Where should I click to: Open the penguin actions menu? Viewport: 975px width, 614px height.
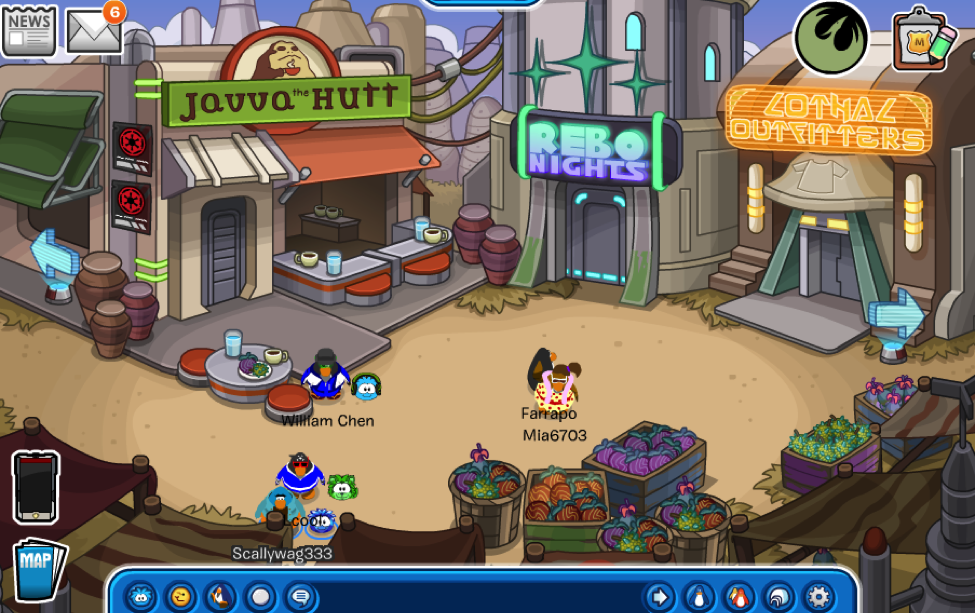point(221,597)
